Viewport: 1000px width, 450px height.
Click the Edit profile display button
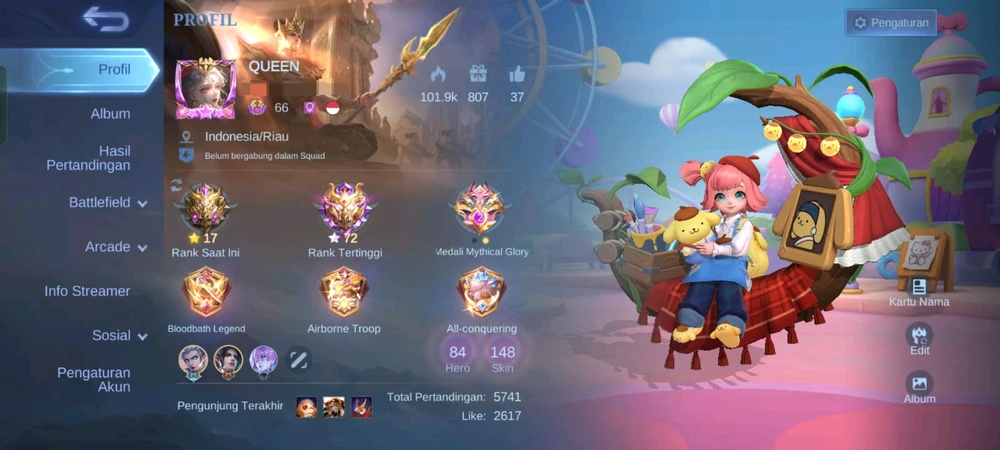coord(919,337)
